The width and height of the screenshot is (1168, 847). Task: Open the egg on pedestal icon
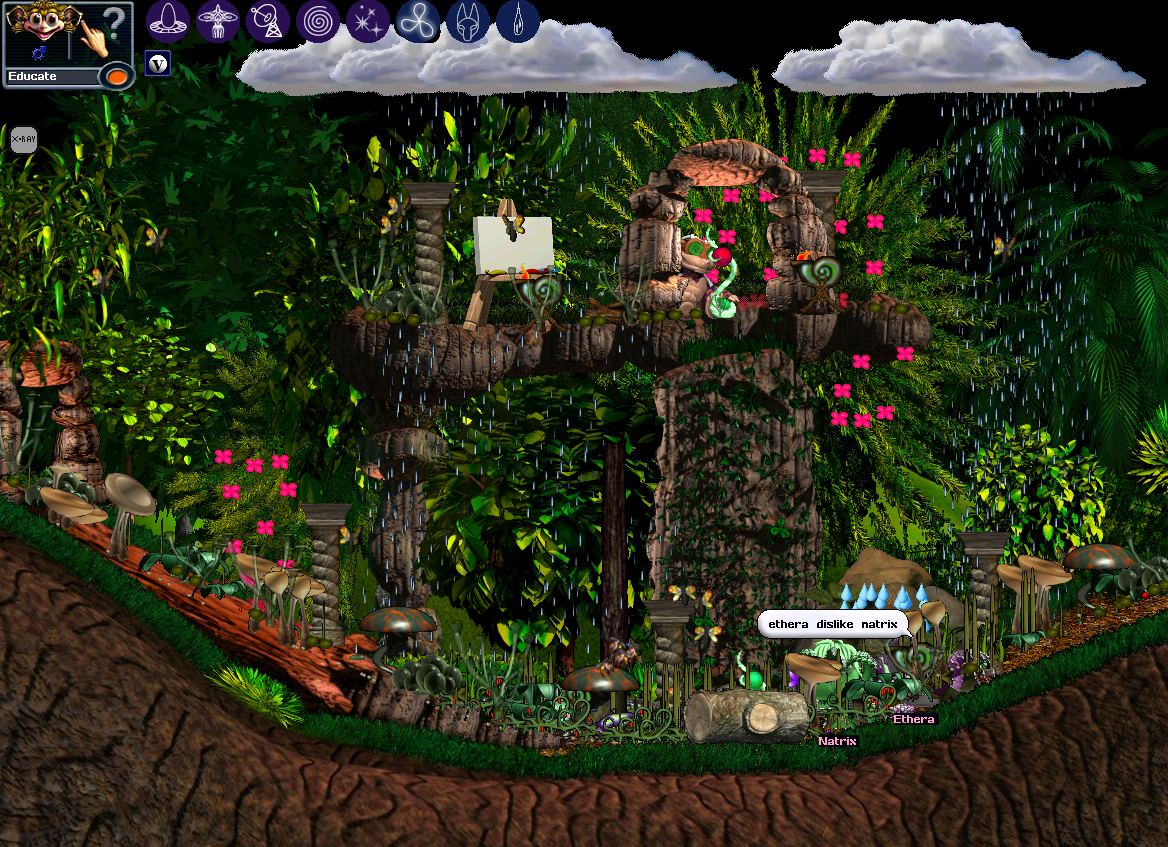point(168,20)
